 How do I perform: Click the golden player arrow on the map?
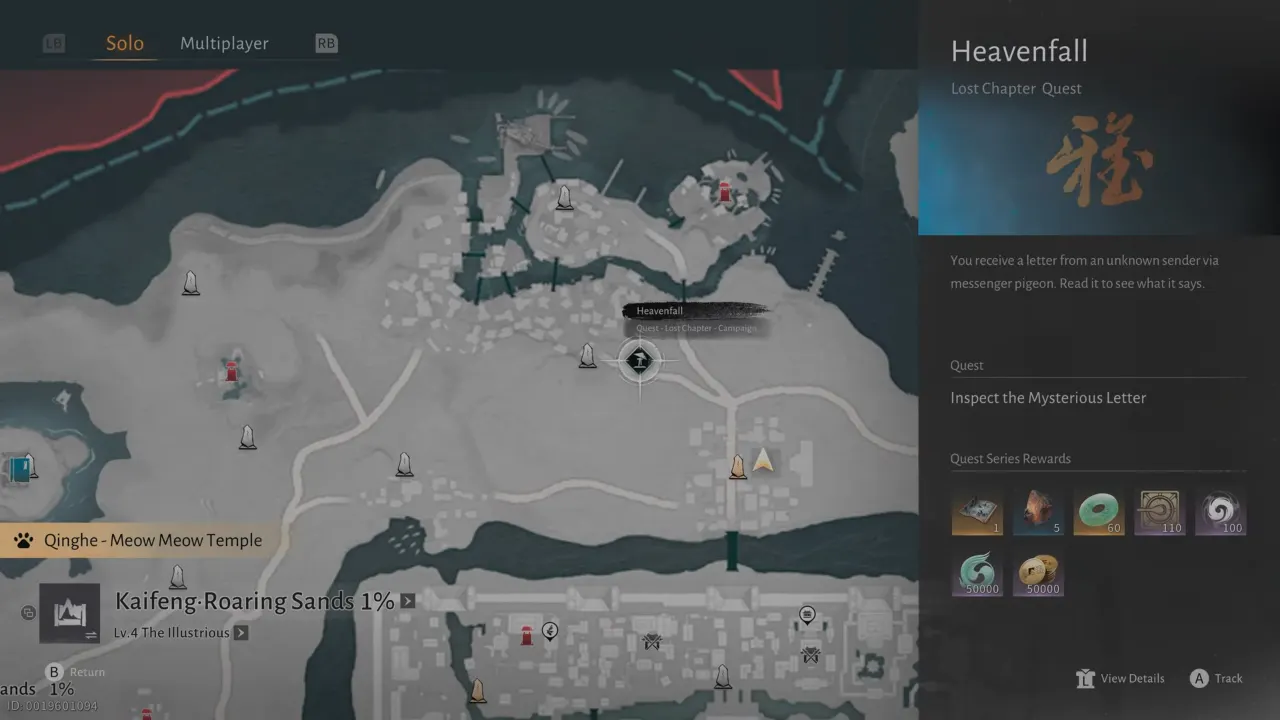click(x=764, y=460)
